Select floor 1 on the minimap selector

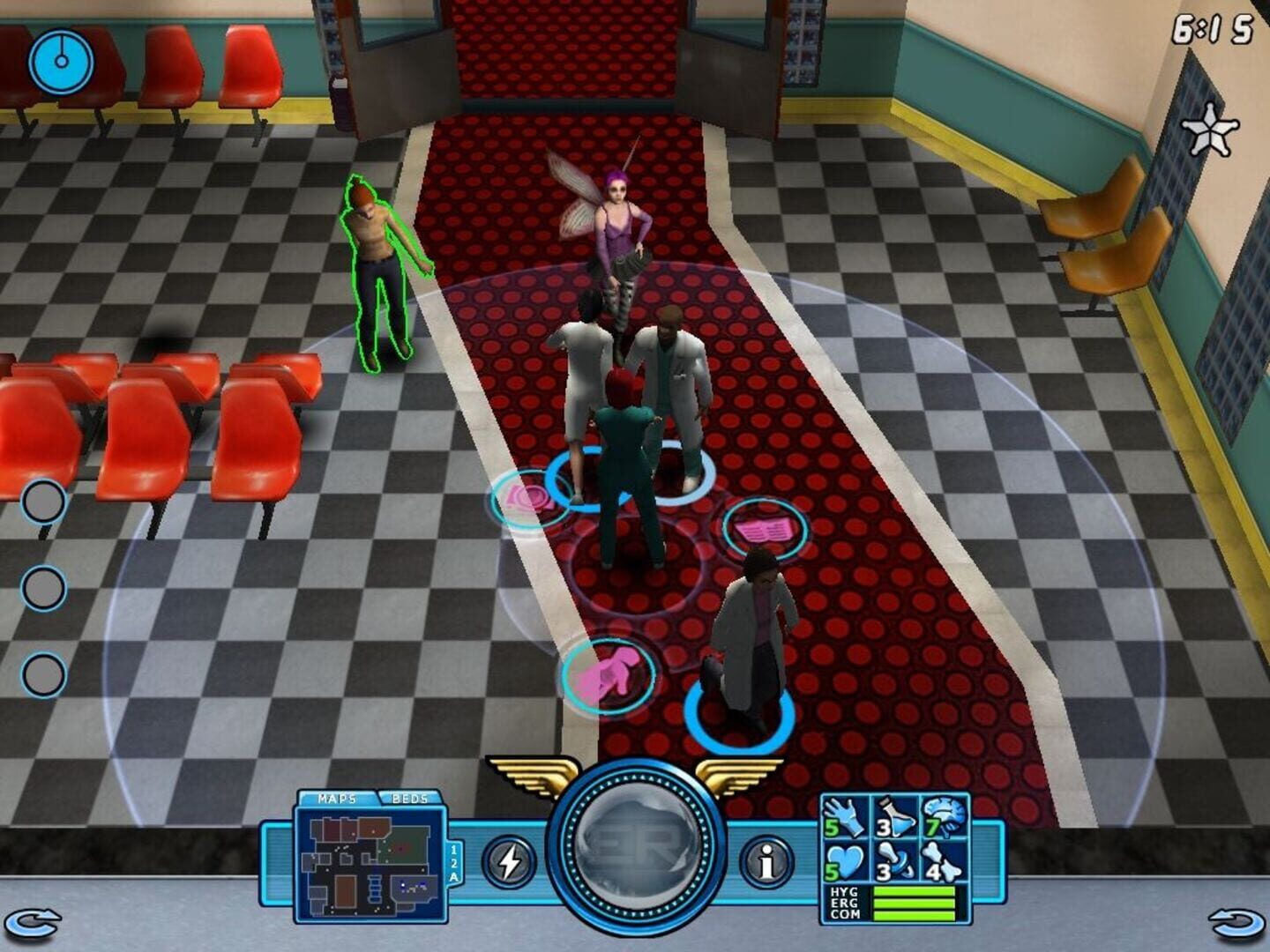tap(455, 848)
